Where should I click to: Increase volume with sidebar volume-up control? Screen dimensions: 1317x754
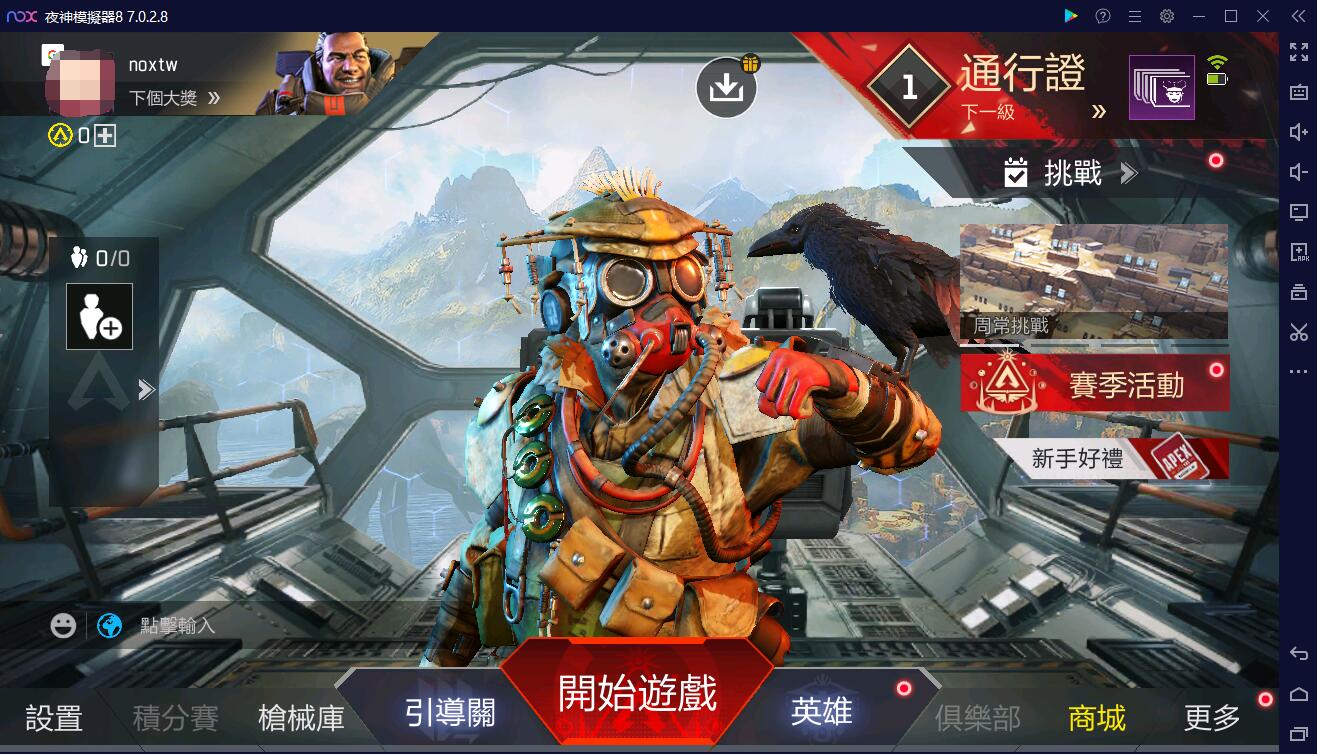[1299, 131]
